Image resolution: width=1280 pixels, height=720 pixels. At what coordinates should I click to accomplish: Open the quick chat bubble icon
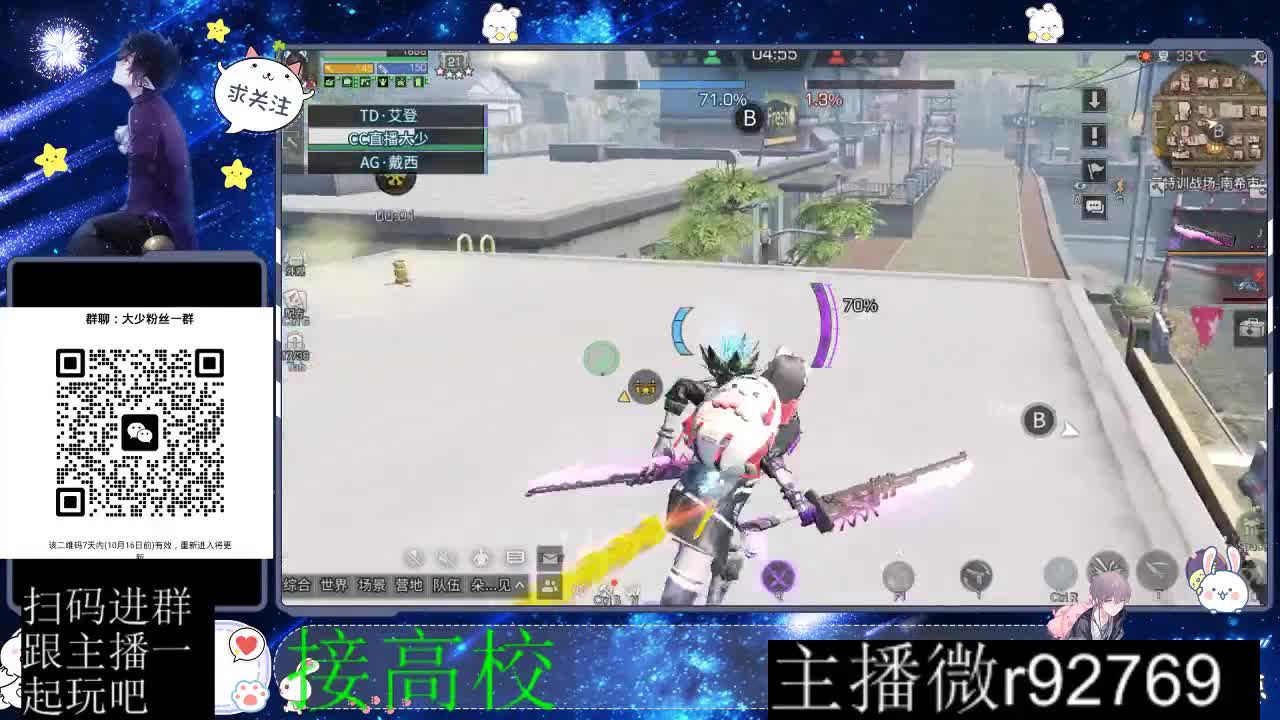pyautogui.click(x=1095, y=206)
